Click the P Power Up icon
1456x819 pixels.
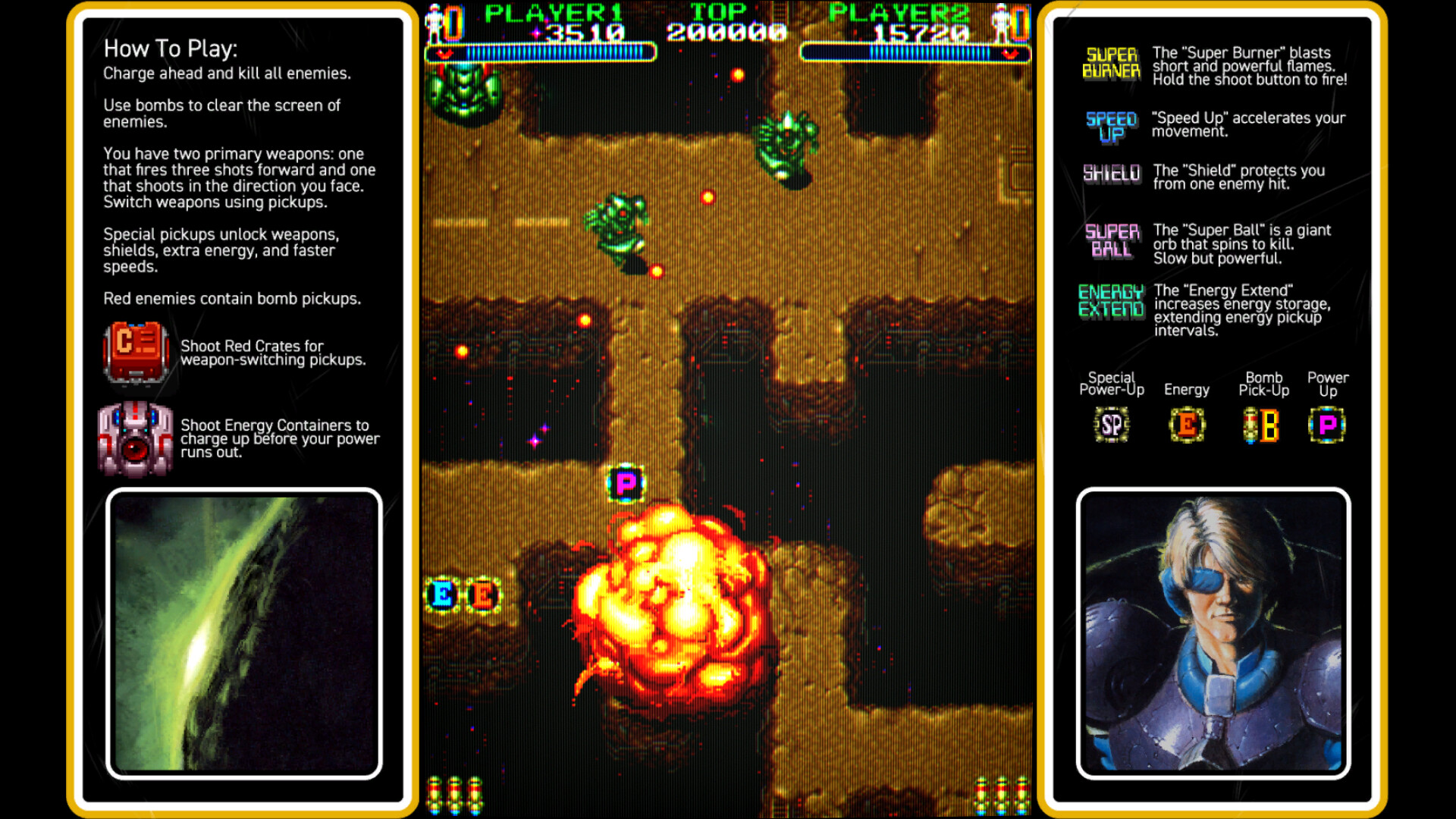click(1327, 425)
